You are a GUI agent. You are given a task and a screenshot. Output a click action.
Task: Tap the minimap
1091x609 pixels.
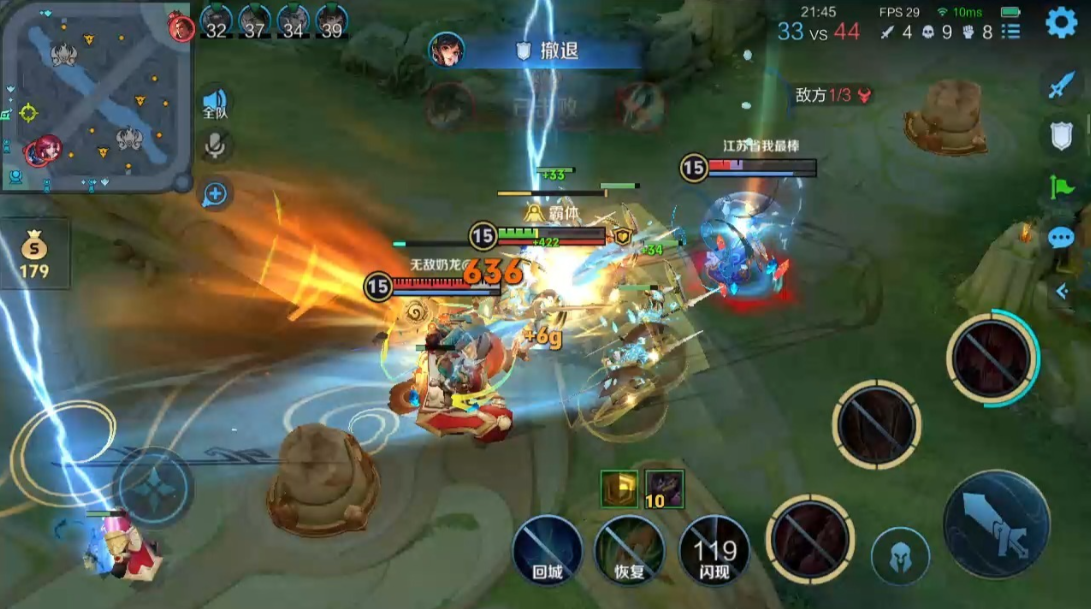(x=96, y=97)
